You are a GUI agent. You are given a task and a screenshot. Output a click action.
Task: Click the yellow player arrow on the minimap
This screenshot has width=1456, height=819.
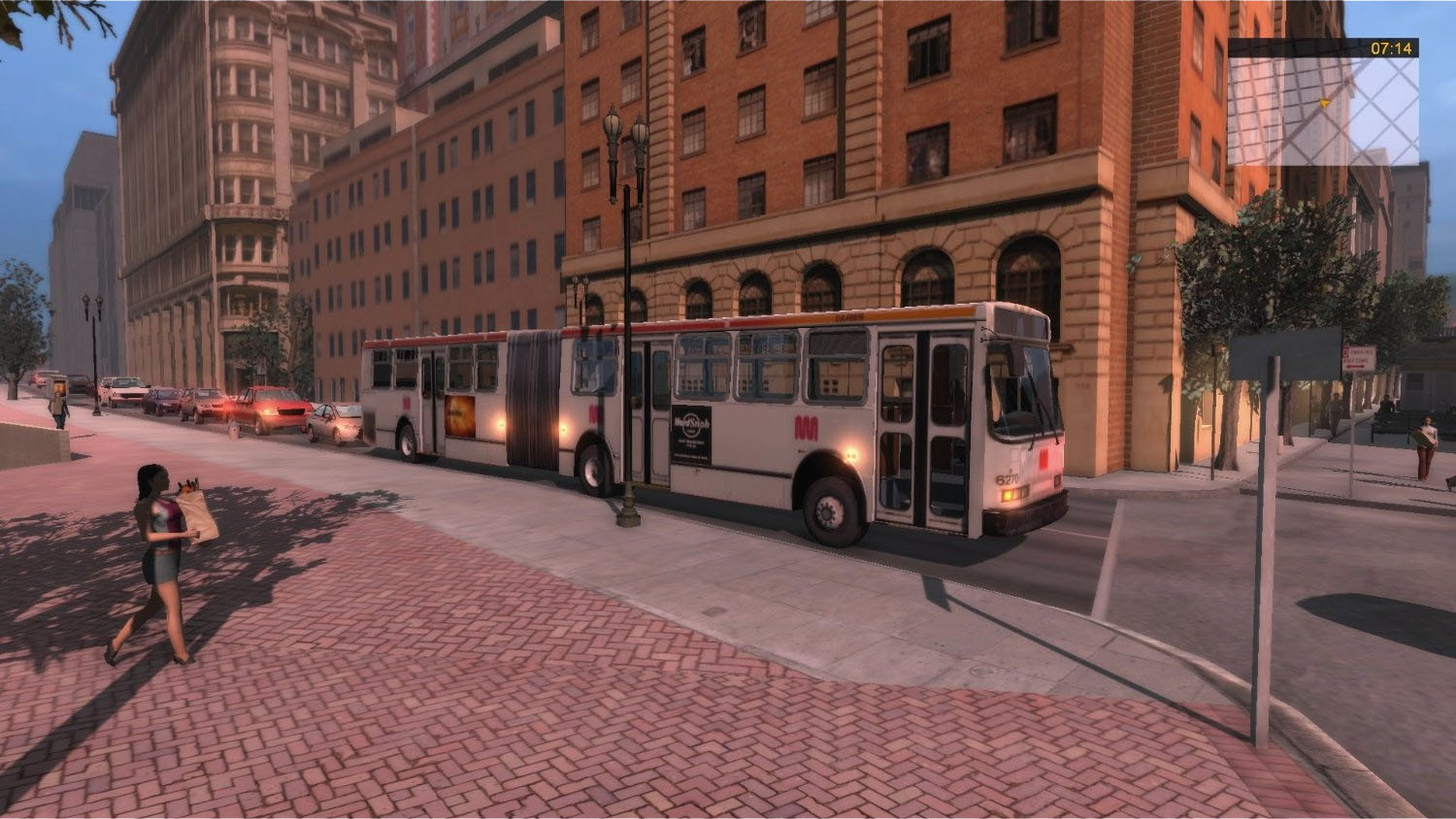(x=1323, y=102)
